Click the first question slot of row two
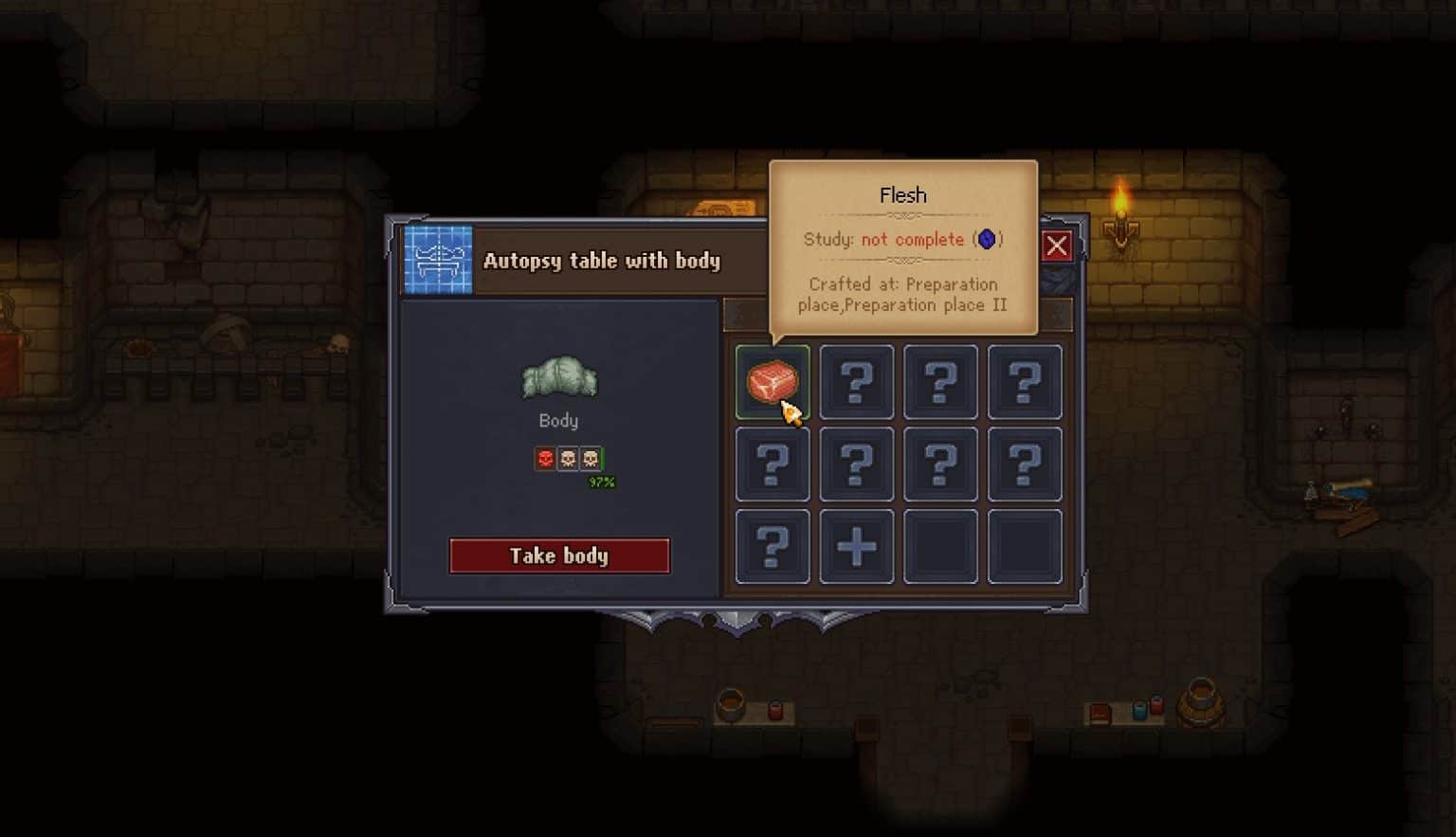Viewport: 1456px width, 837px height. pos(772,464)
